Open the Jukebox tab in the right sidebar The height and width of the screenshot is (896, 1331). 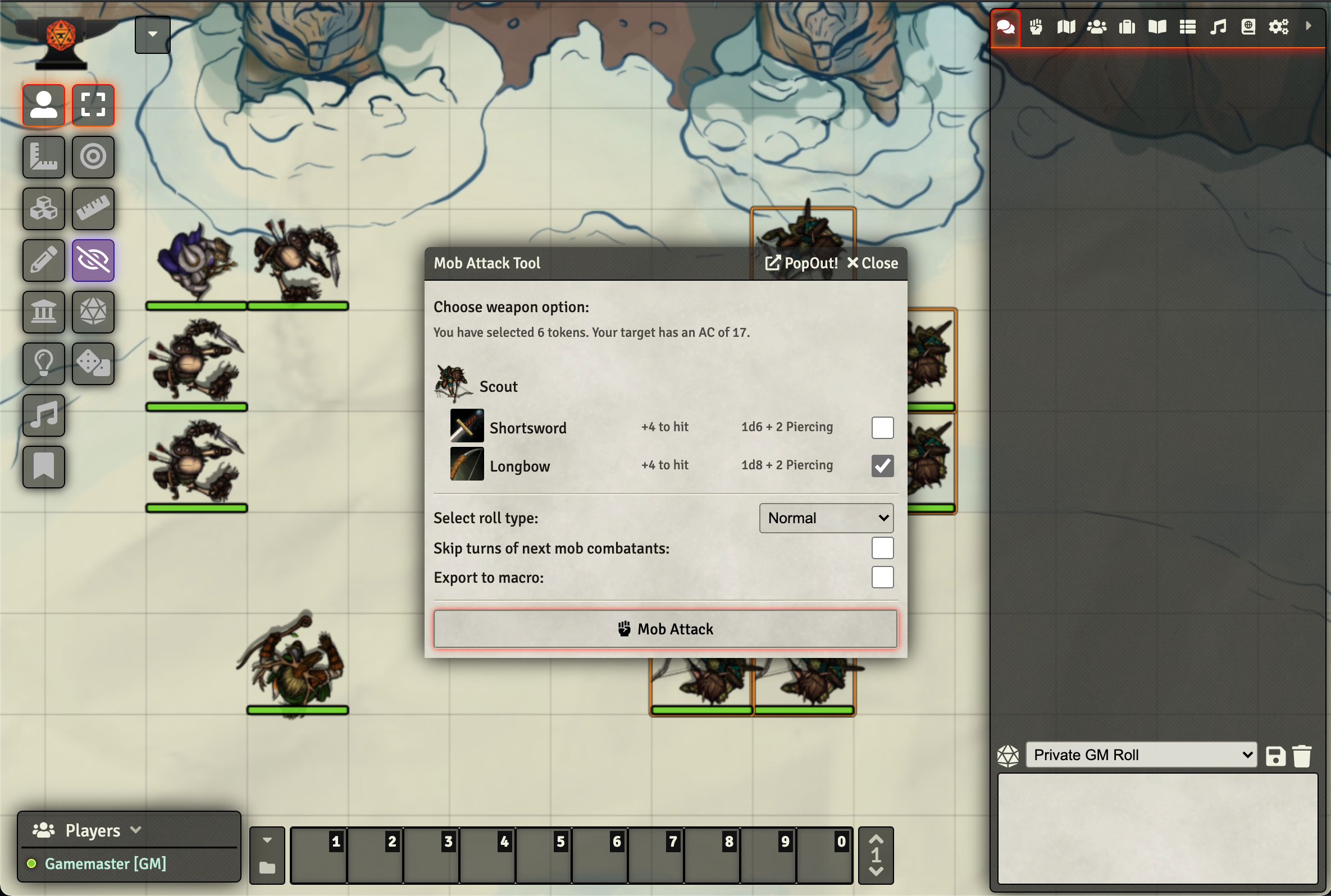pos(1218,26)
